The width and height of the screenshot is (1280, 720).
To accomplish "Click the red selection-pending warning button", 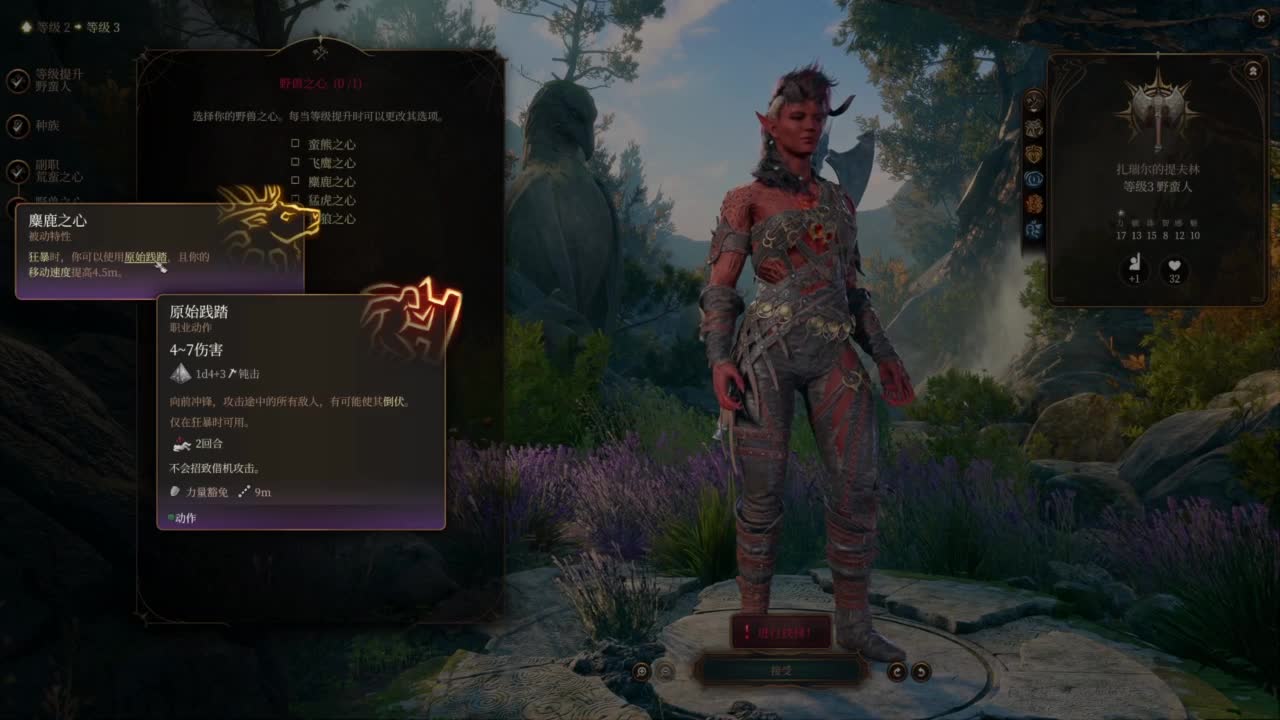I will click(781, 631).
